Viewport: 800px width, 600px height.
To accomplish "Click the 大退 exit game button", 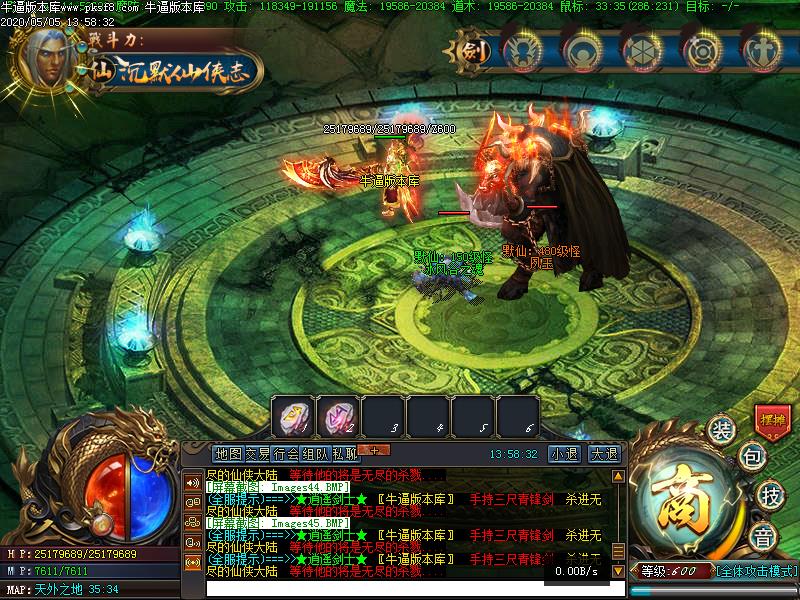I will tap(604, 453).
